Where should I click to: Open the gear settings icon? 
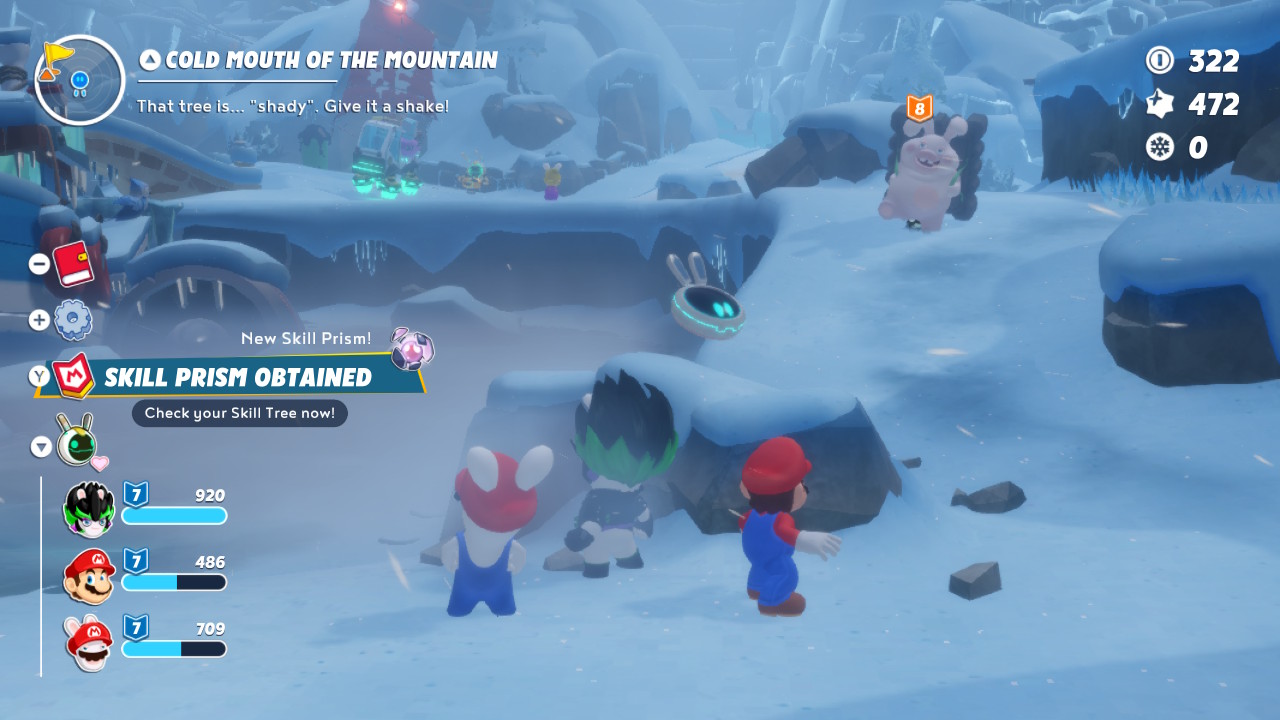click(x=73, y=320)
